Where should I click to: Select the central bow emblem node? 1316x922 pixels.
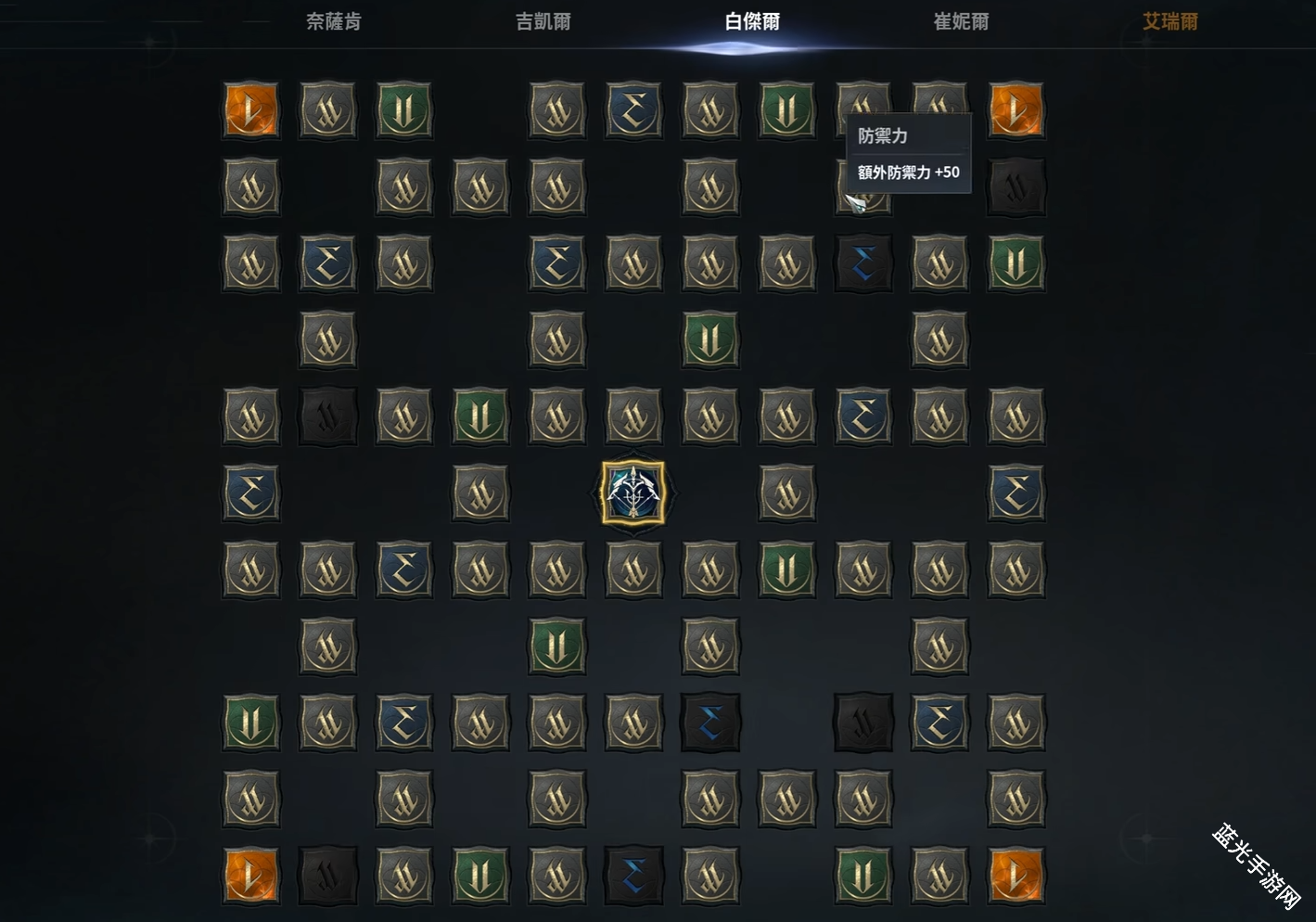(x=633, y=493)
